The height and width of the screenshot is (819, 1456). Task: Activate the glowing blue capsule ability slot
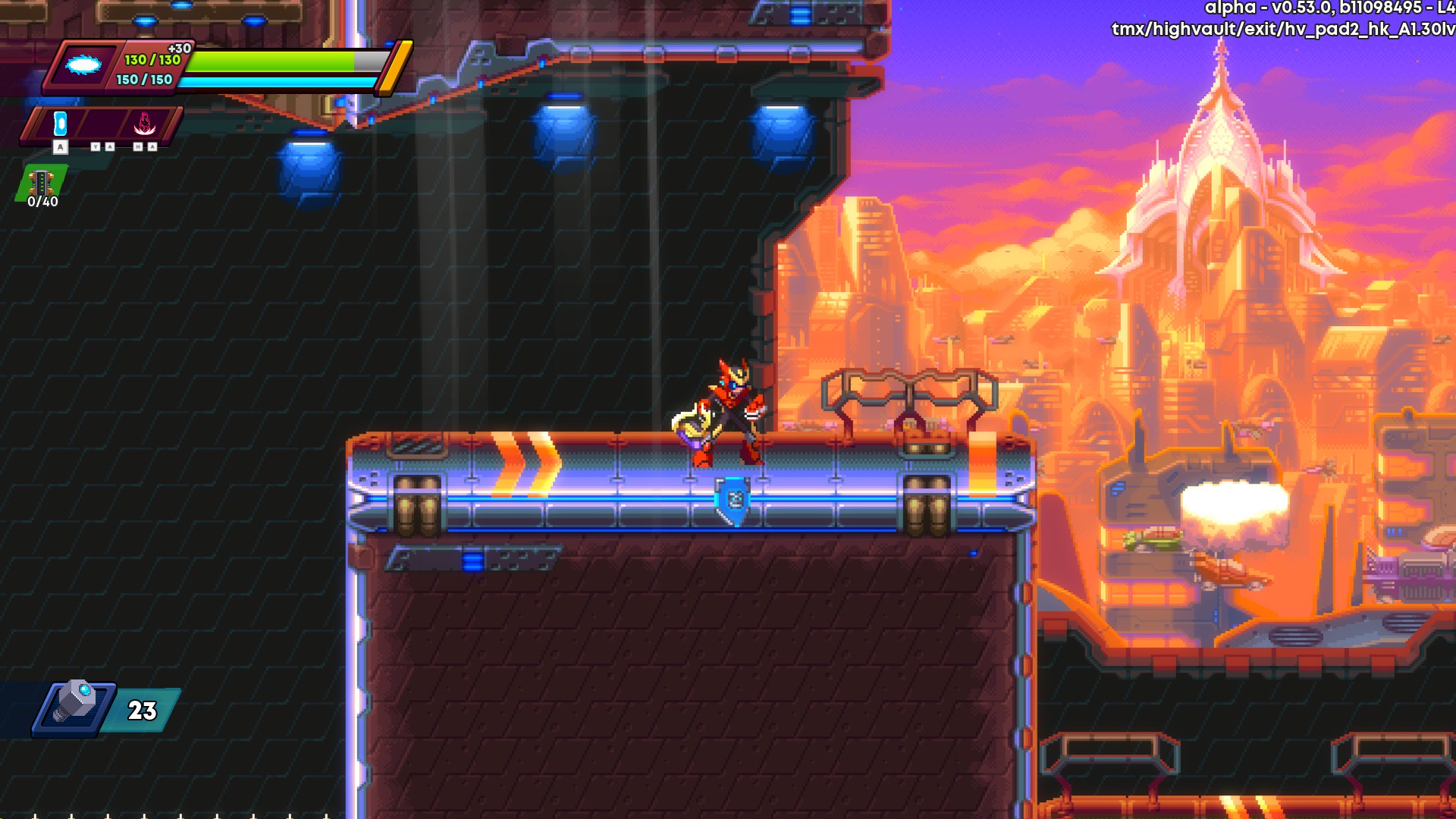coord(61,124)
